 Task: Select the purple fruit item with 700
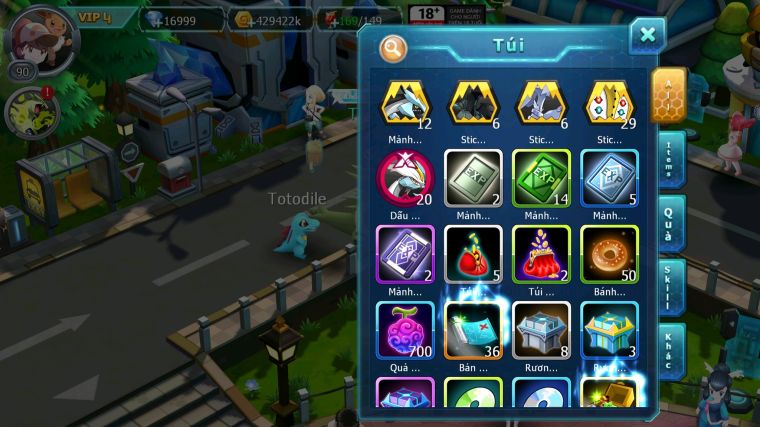point(405,329)
